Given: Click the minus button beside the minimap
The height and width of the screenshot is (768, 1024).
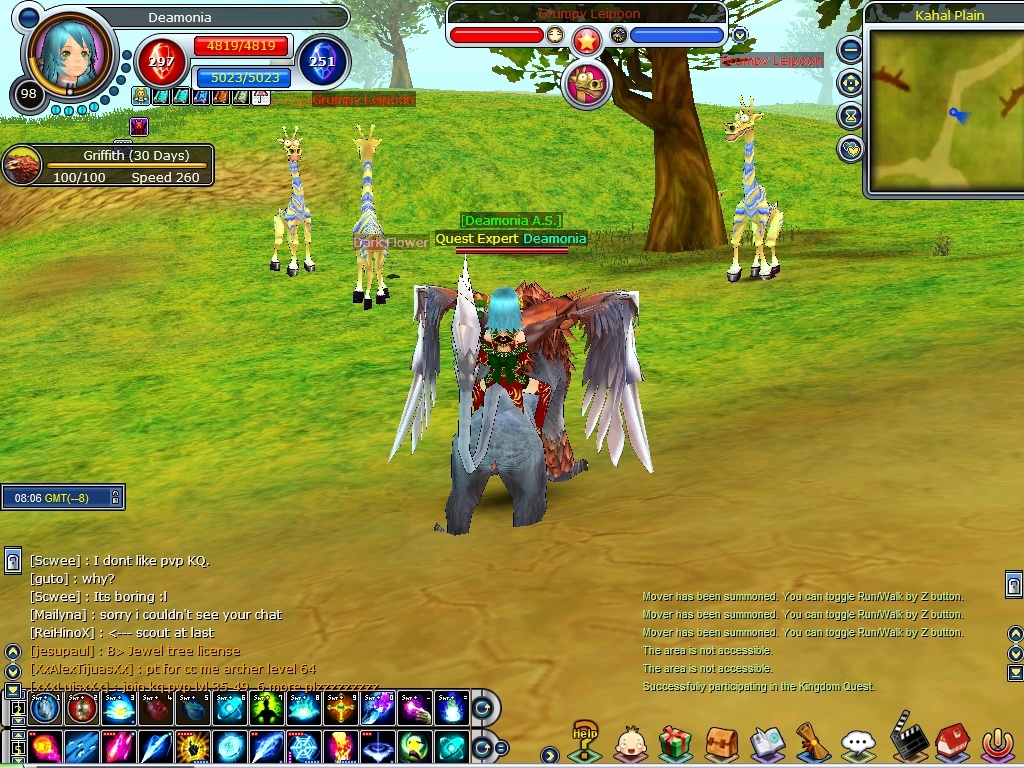Looking at the screenshot, I should coord(850,49).
